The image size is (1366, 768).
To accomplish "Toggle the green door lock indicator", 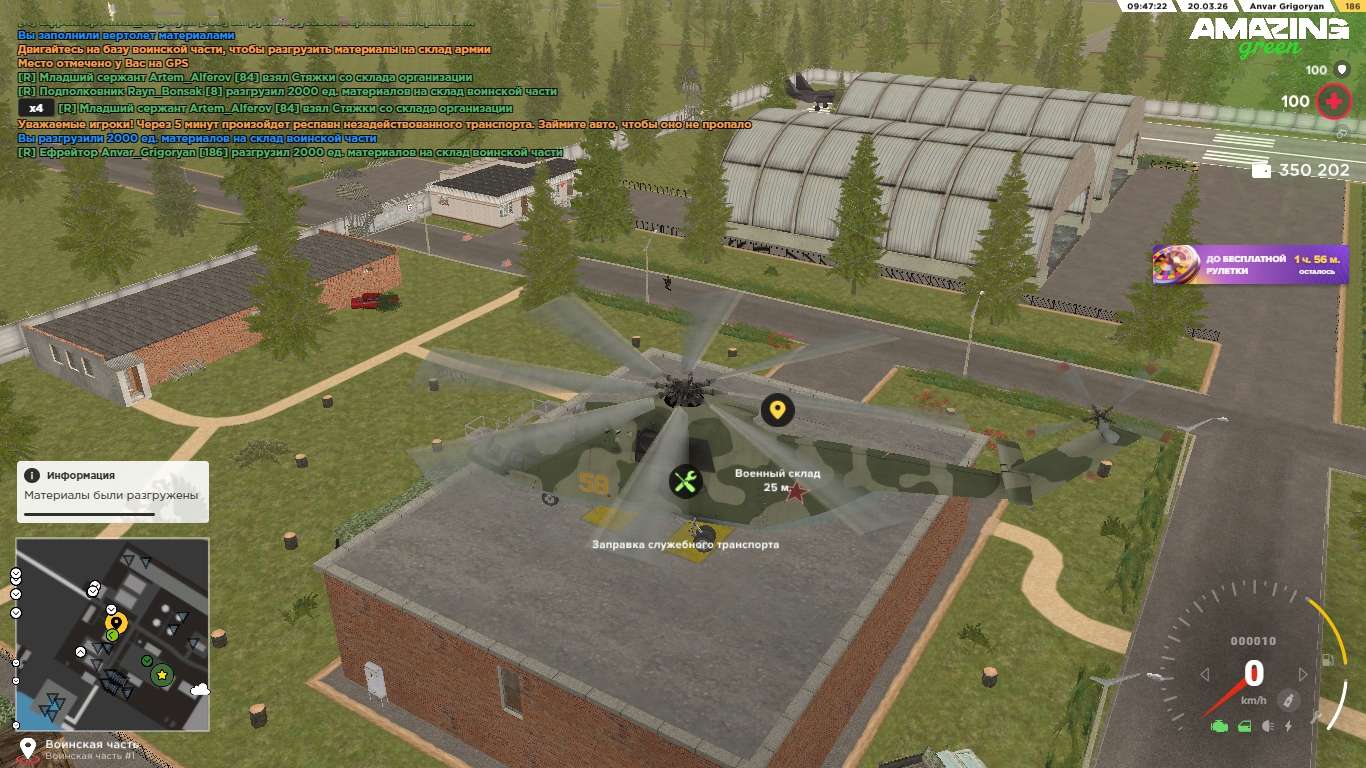I will point(1244,726).
